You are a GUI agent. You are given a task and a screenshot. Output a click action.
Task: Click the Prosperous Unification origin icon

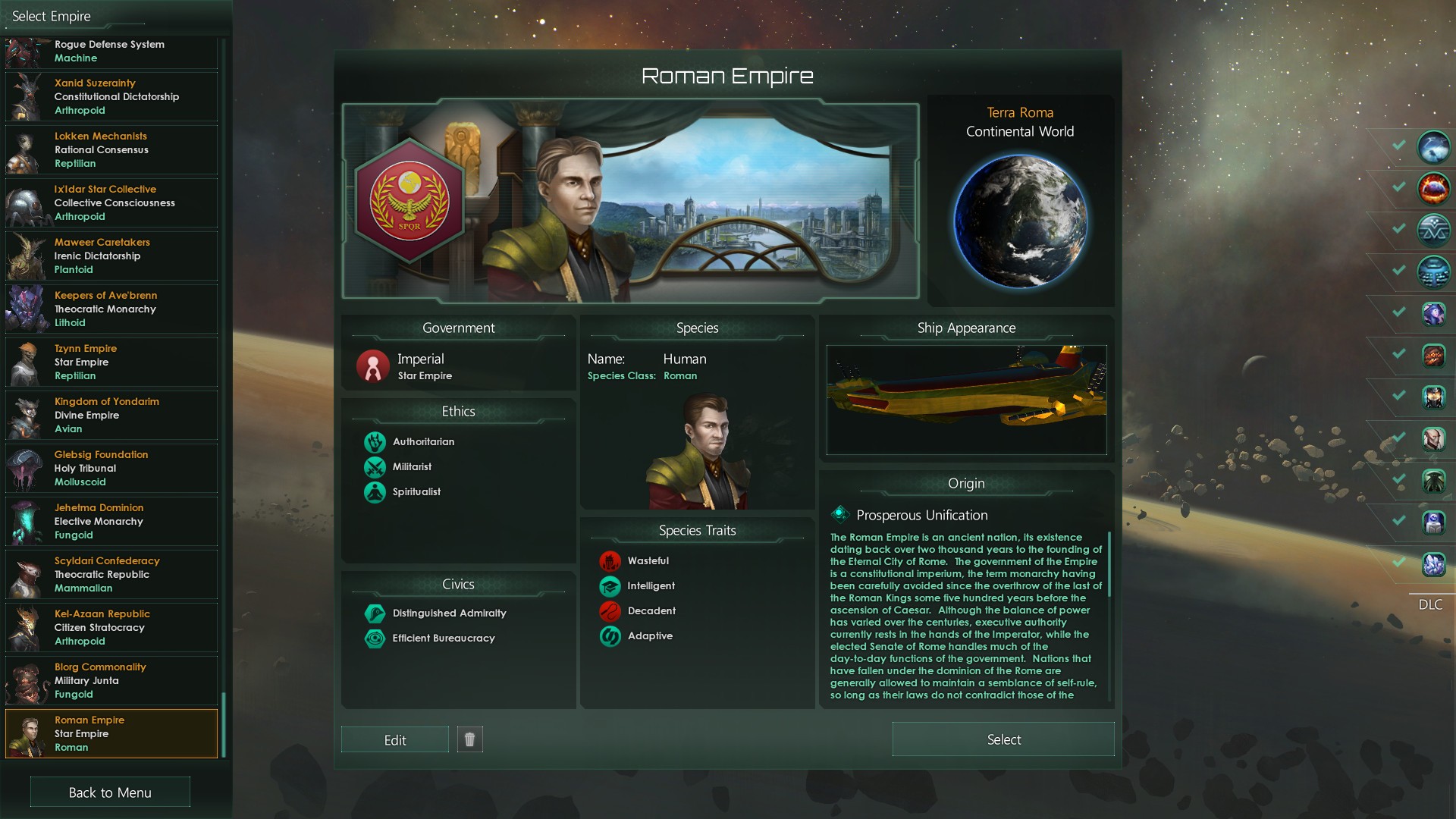coord(839,514)
